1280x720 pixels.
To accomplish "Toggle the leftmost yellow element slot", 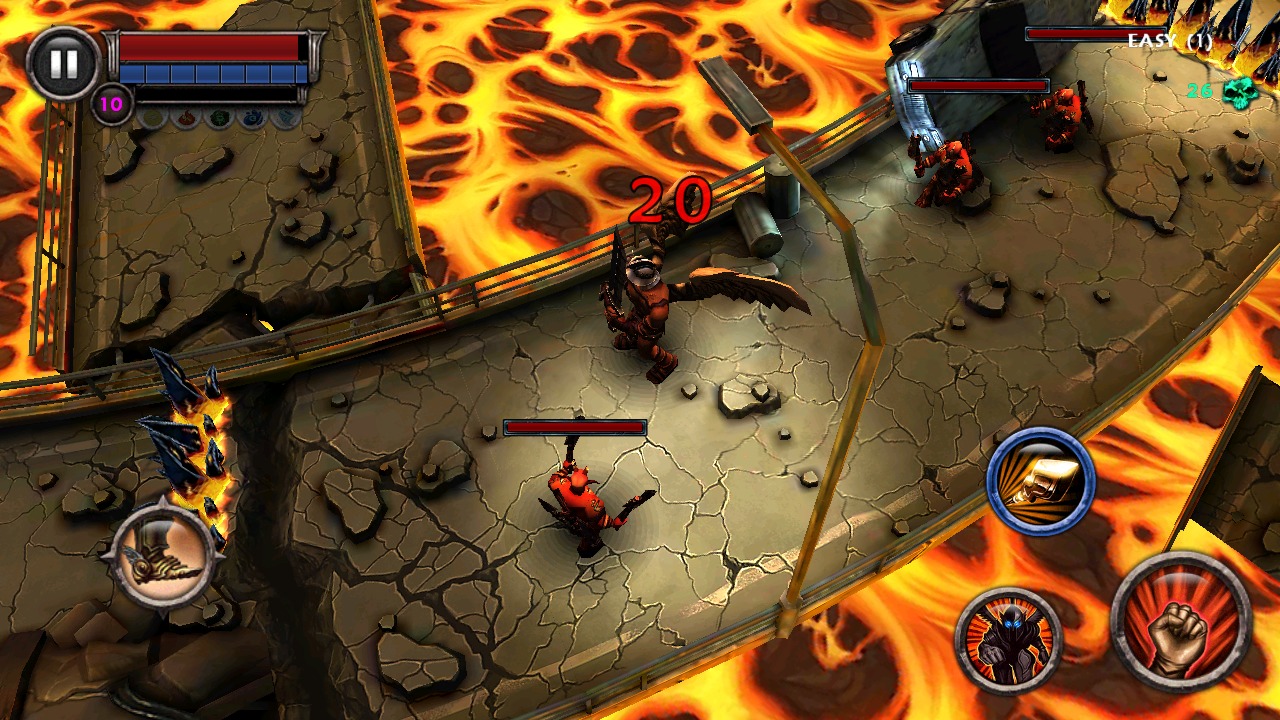I will point(150,119).
